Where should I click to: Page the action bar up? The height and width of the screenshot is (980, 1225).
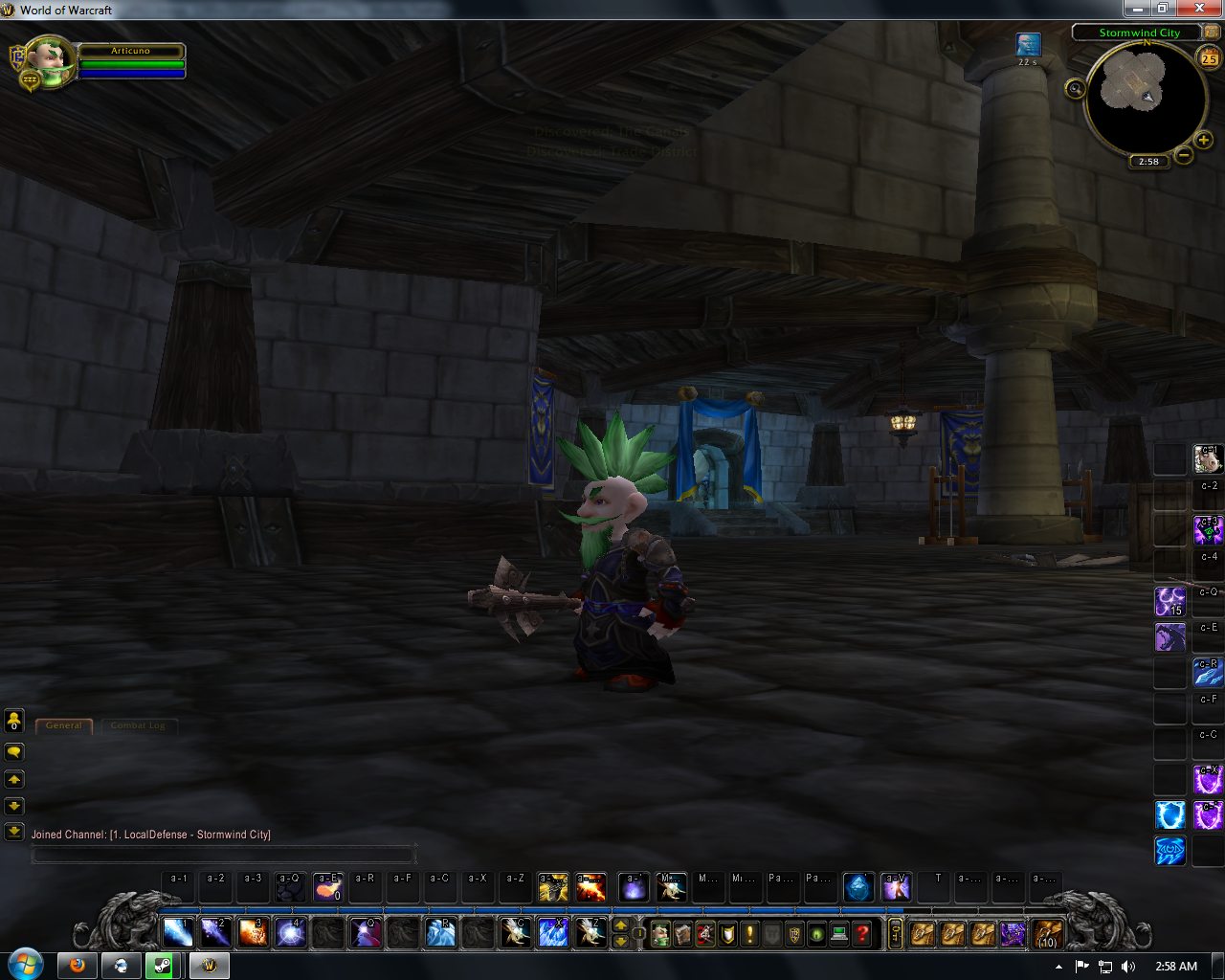point(620,924)
